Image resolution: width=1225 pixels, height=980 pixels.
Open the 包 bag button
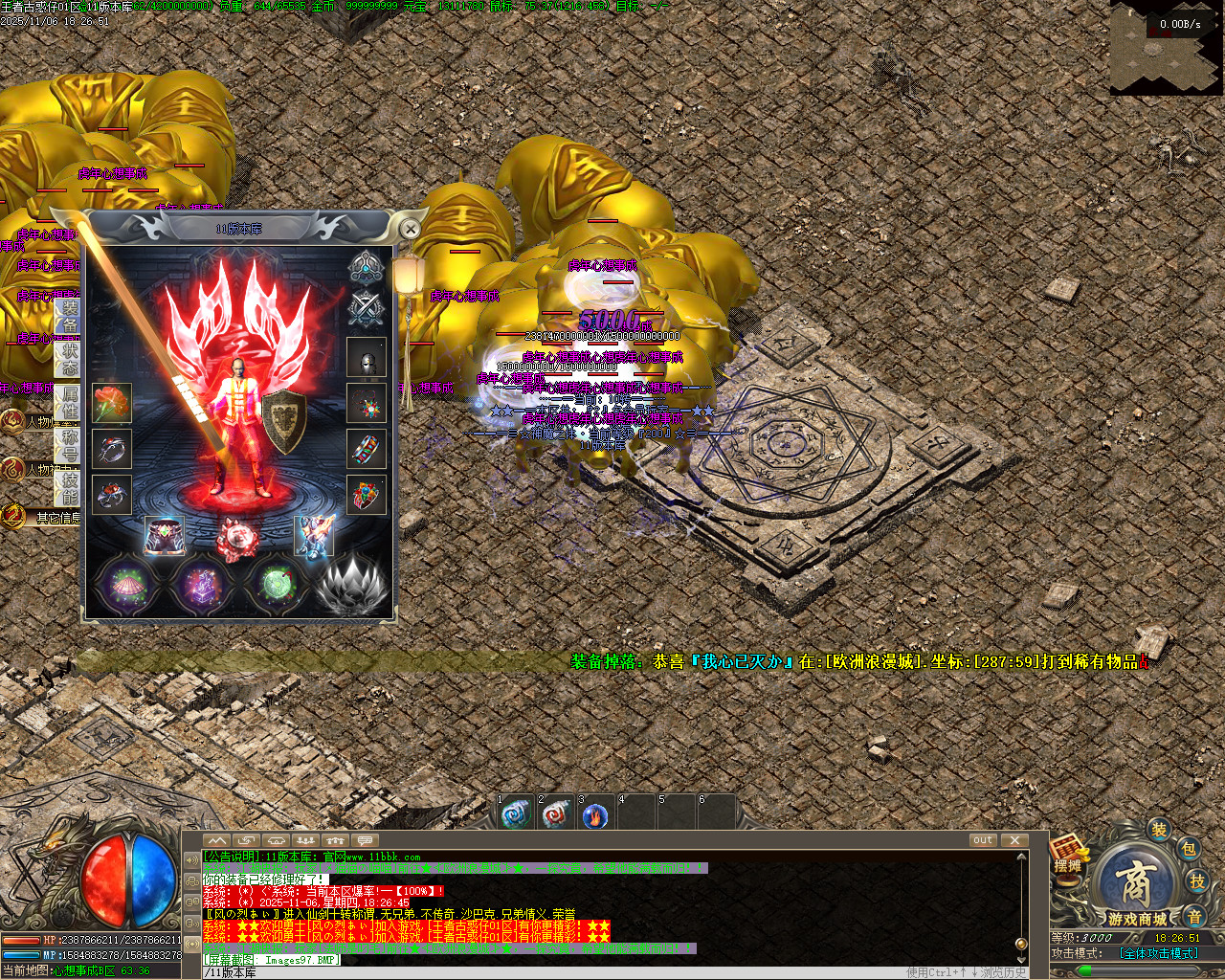1188,849
